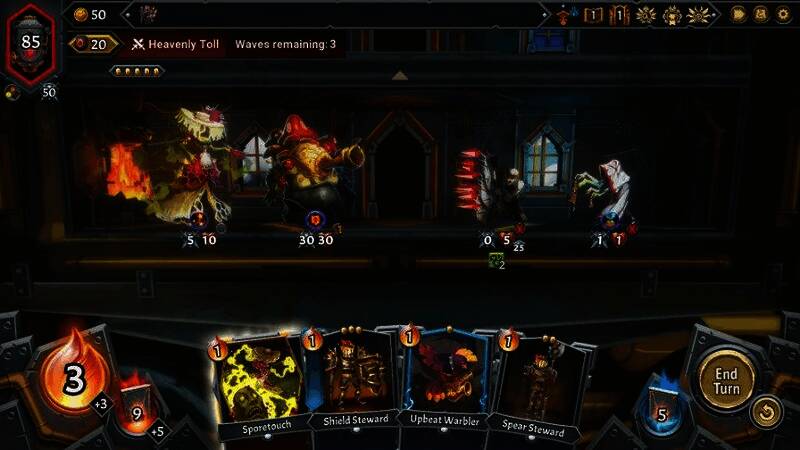This screenshot has width=800, height=450.
Task: Toggle the fast-forward speed button
Action: [739, 14]
